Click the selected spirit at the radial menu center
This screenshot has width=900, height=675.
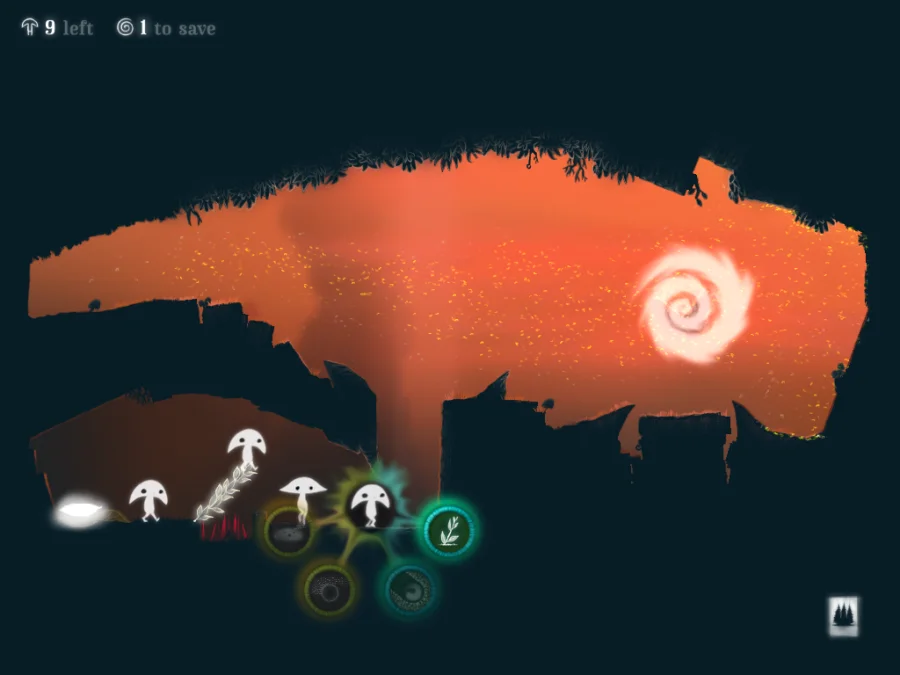click(369, 505)
